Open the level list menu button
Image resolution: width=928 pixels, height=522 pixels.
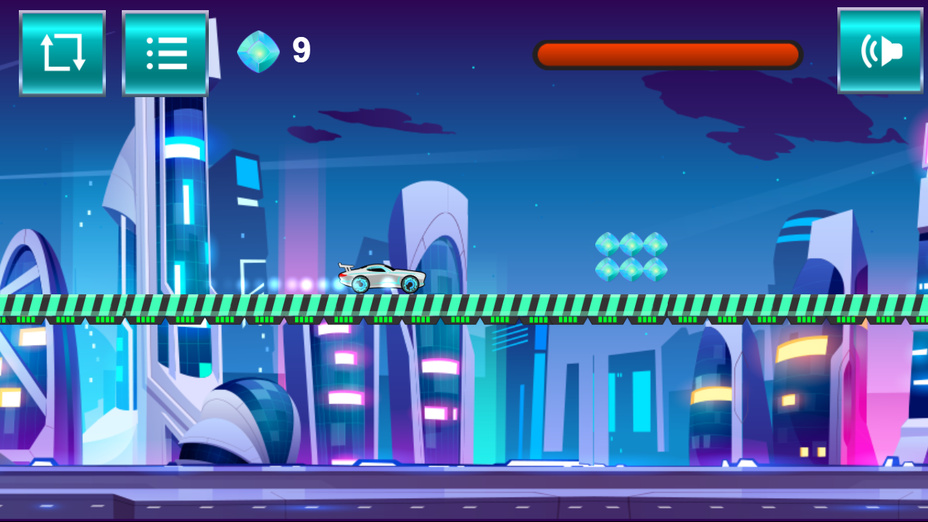point(165,53)
